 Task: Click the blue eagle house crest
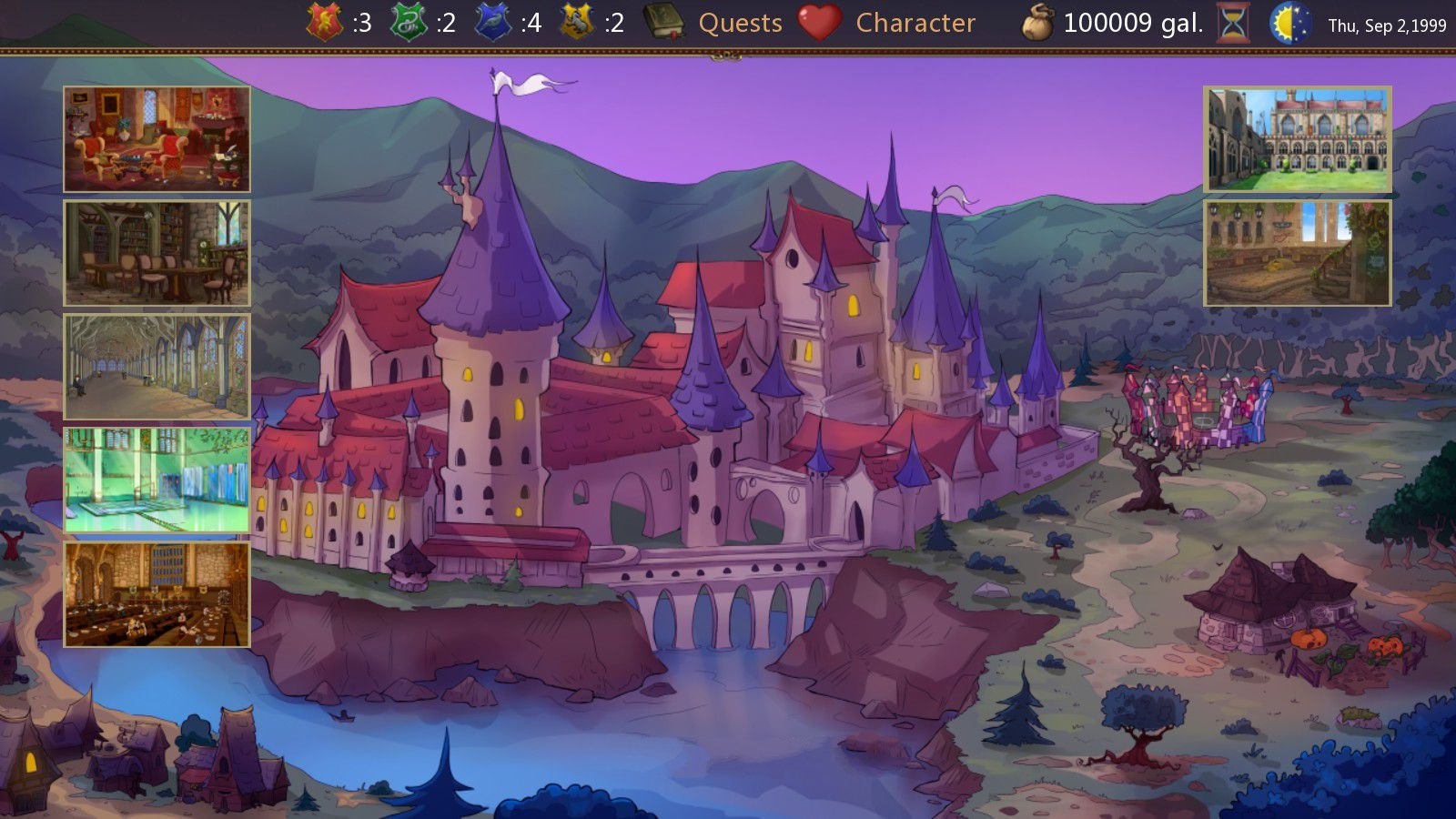[x=493, y=22]
